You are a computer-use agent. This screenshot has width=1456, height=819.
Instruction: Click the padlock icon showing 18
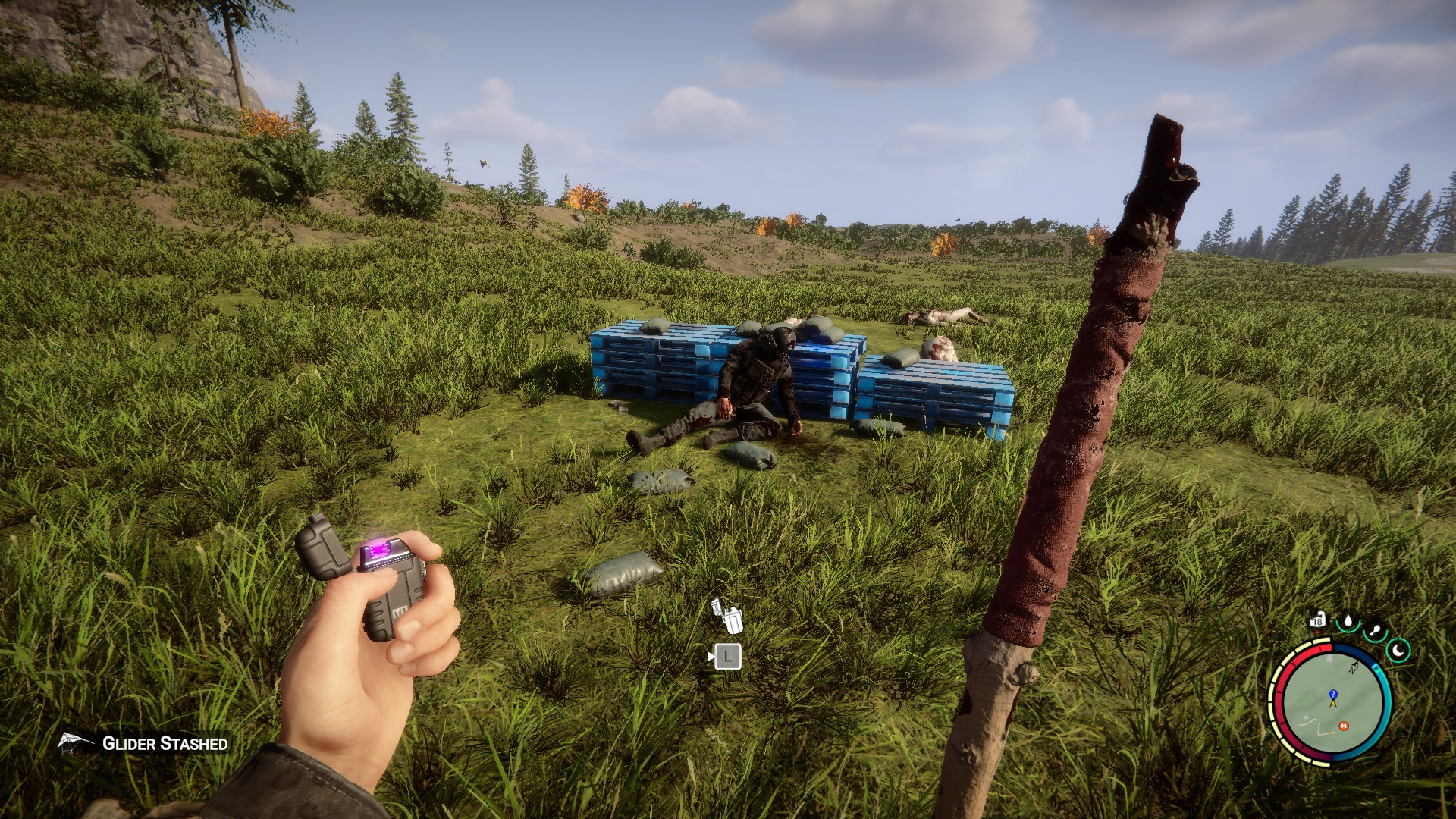1317,620
